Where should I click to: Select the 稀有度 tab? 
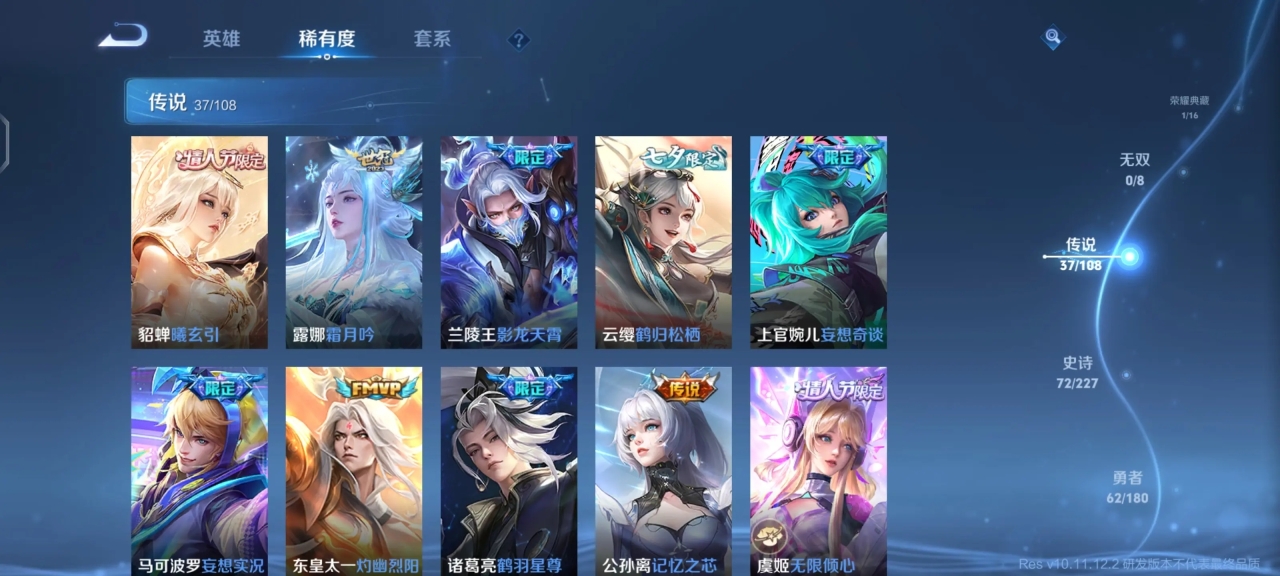326,39
